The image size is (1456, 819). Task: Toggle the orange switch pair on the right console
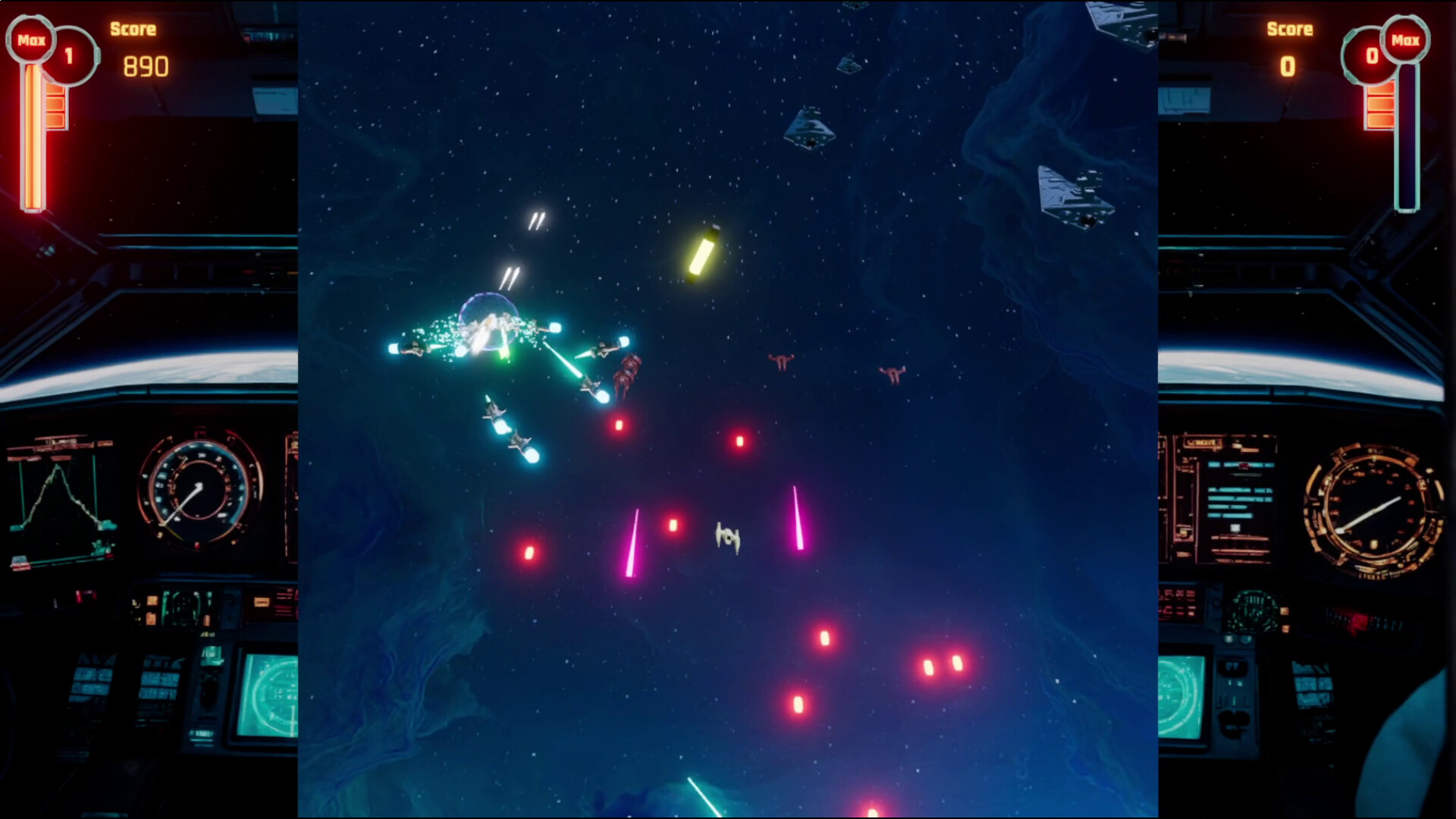coord(1284,620)
